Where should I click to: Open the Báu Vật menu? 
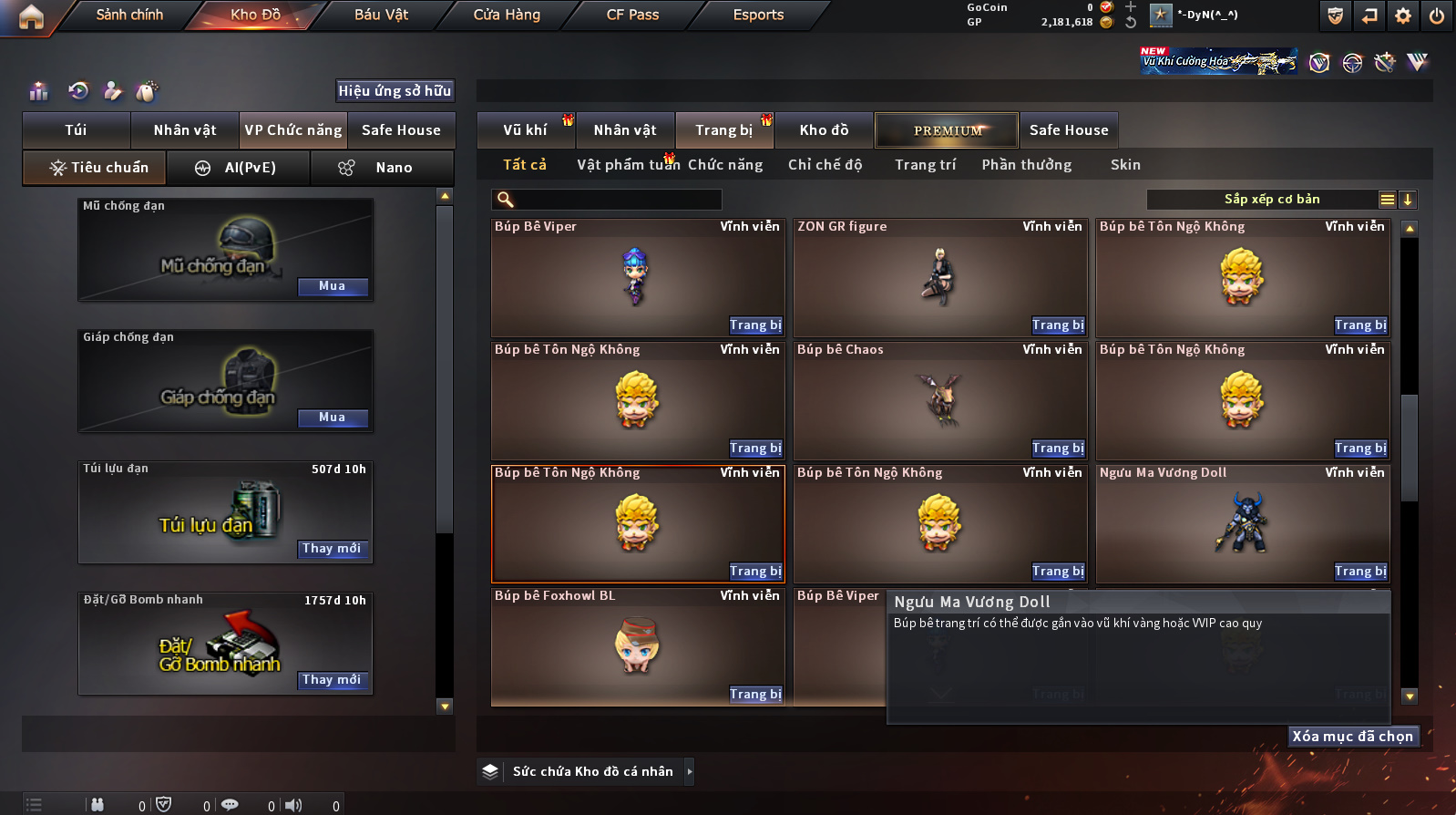pos(381,15)
